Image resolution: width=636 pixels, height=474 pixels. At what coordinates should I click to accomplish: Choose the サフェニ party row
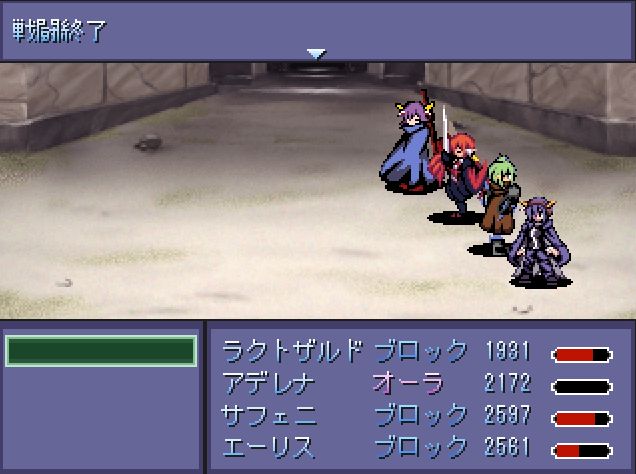(x=417, y=414)
